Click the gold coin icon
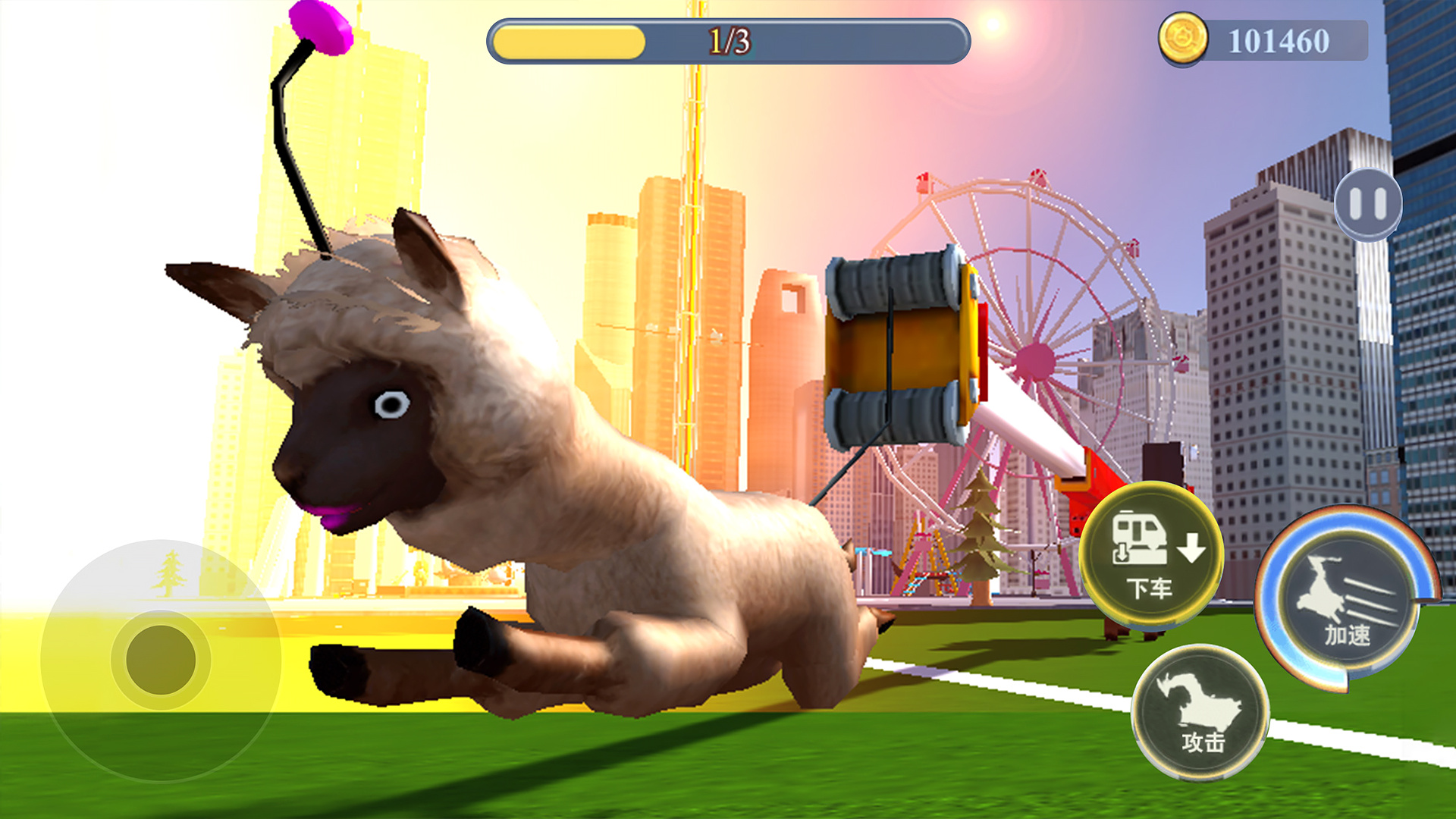Screen dimensions: 1456x819 point(1182,39)
